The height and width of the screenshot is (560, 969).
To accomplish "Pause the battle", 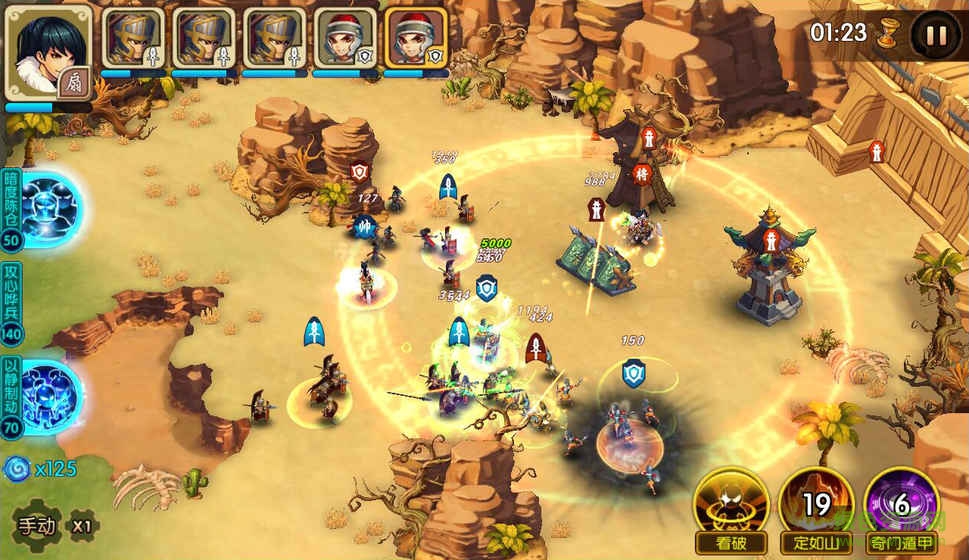I will tap(936, 34).
